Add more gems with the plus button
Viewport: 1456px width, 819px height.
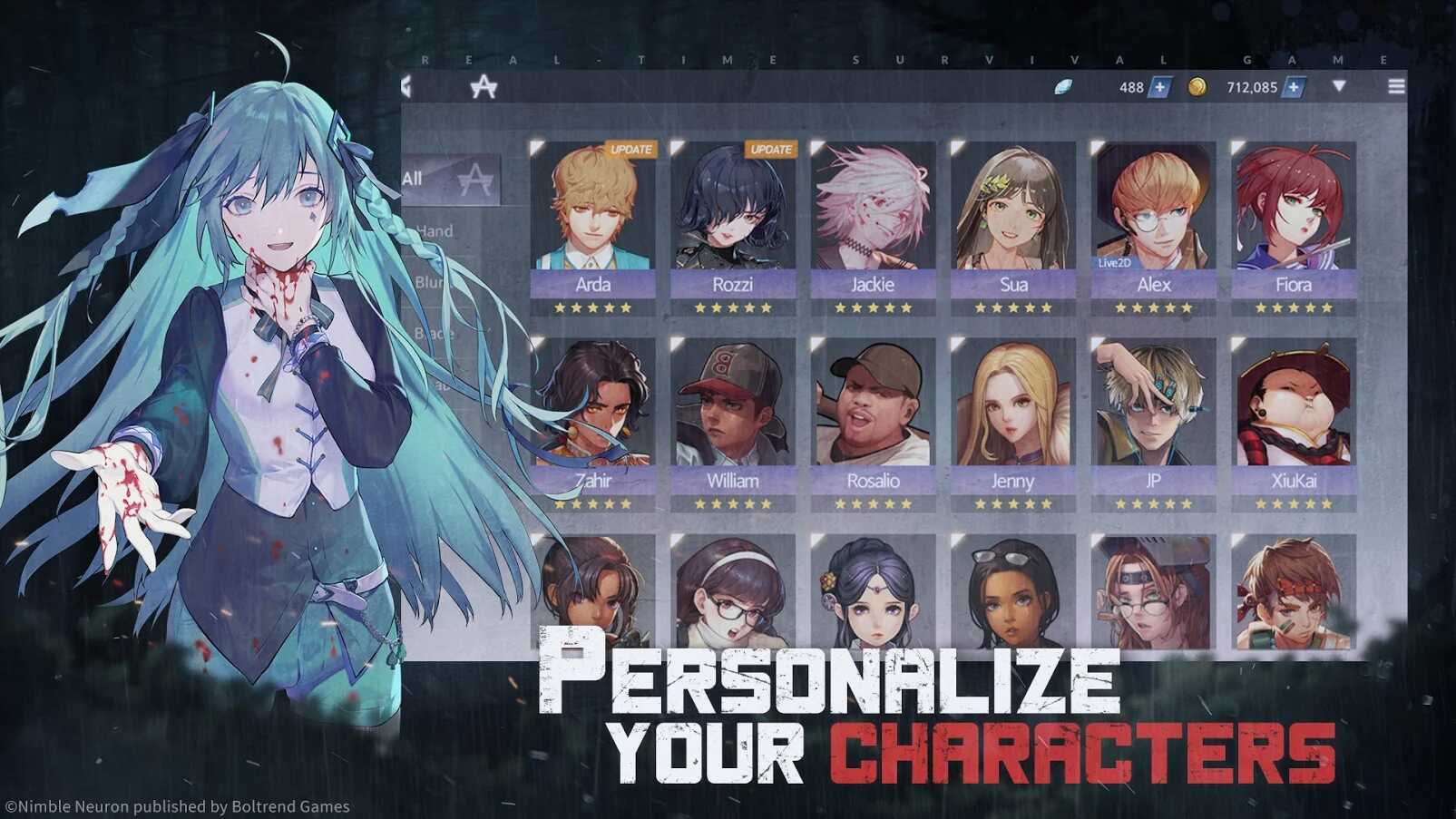click(x=1159, y=87)
